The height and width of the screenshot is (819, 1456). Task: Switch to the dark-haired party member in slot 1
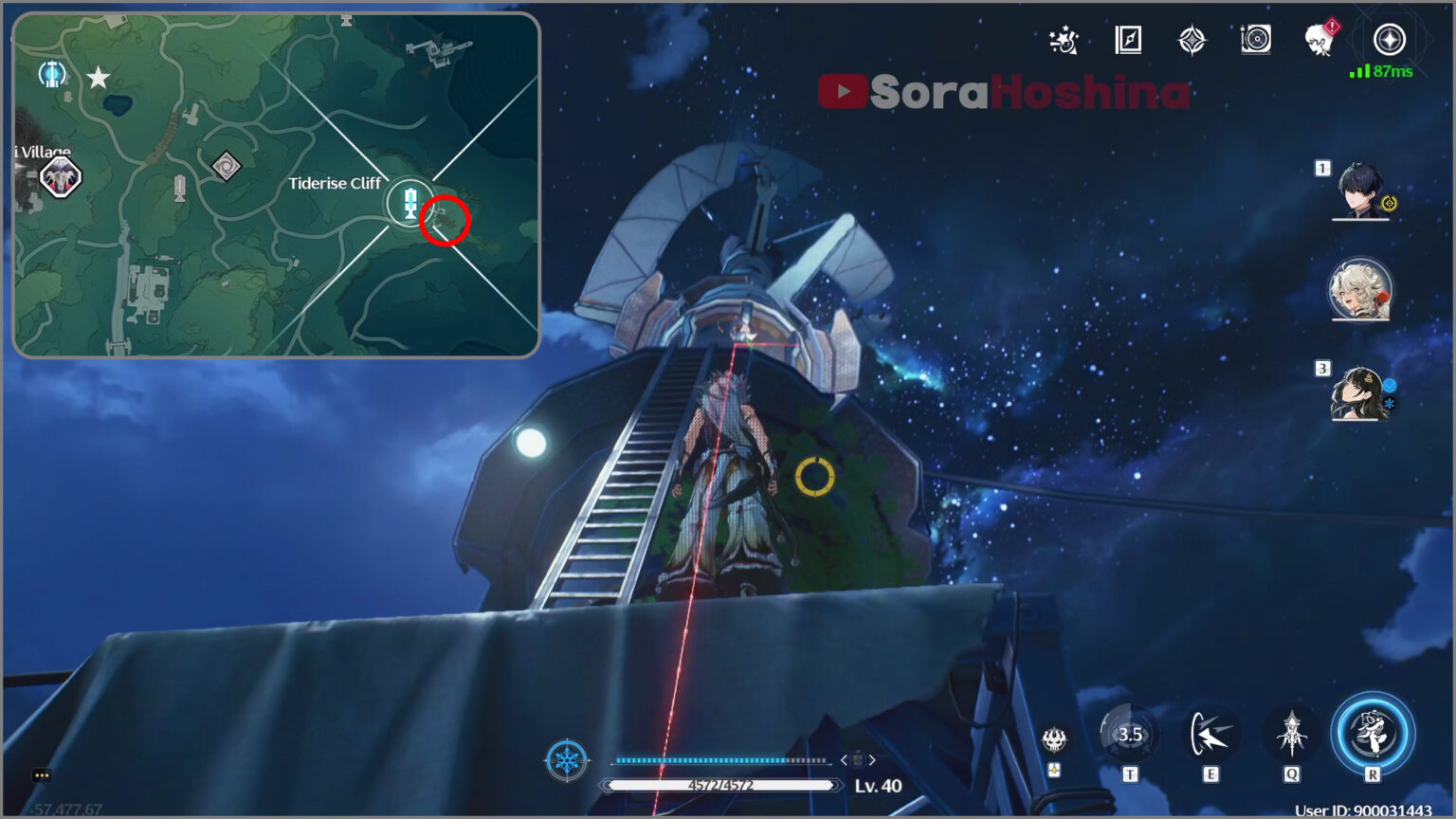(1360, 190)
